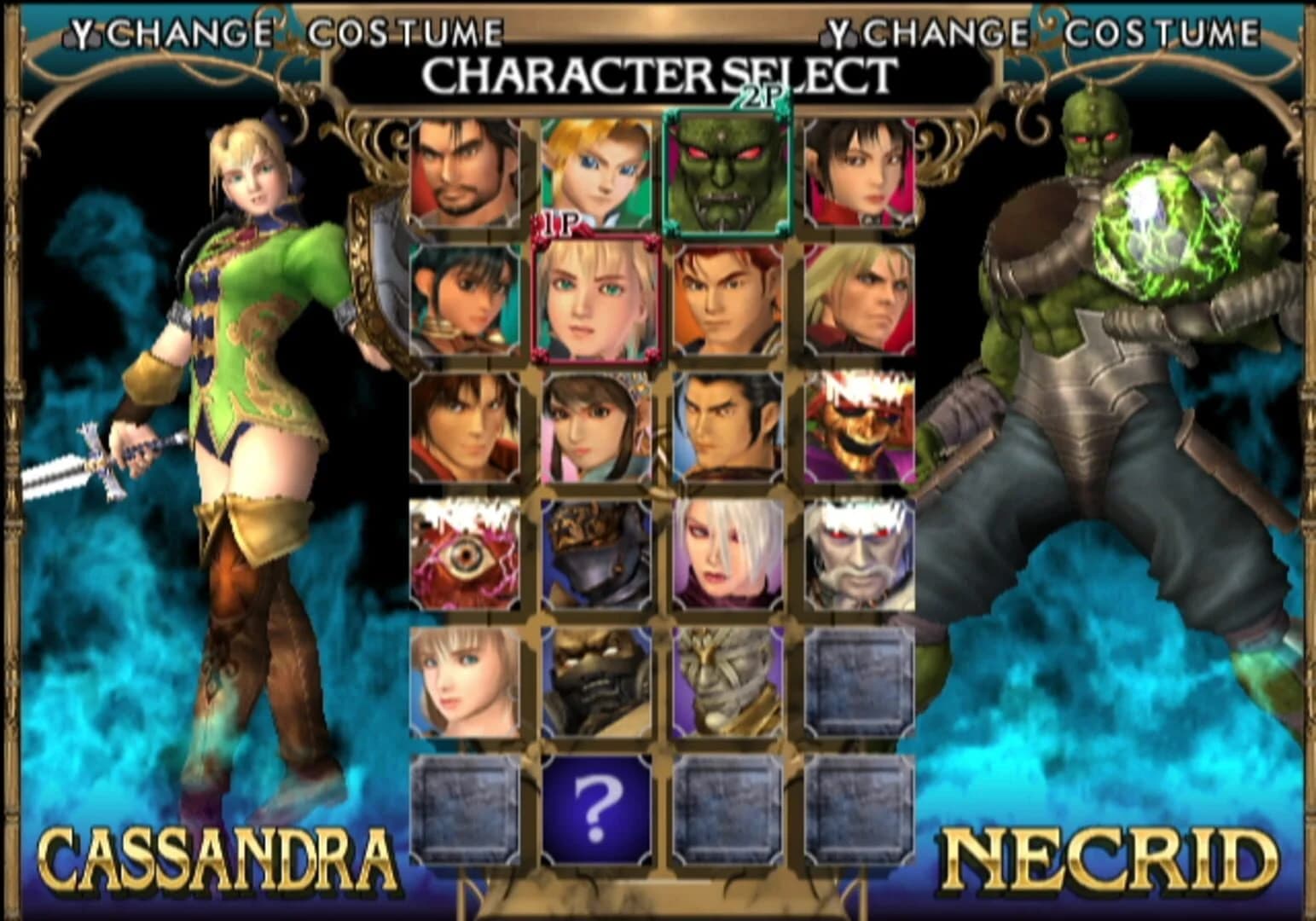Select Link from the character grid
The width and height of the screenshot is (1316, 921).
click(x=597, y=171)
